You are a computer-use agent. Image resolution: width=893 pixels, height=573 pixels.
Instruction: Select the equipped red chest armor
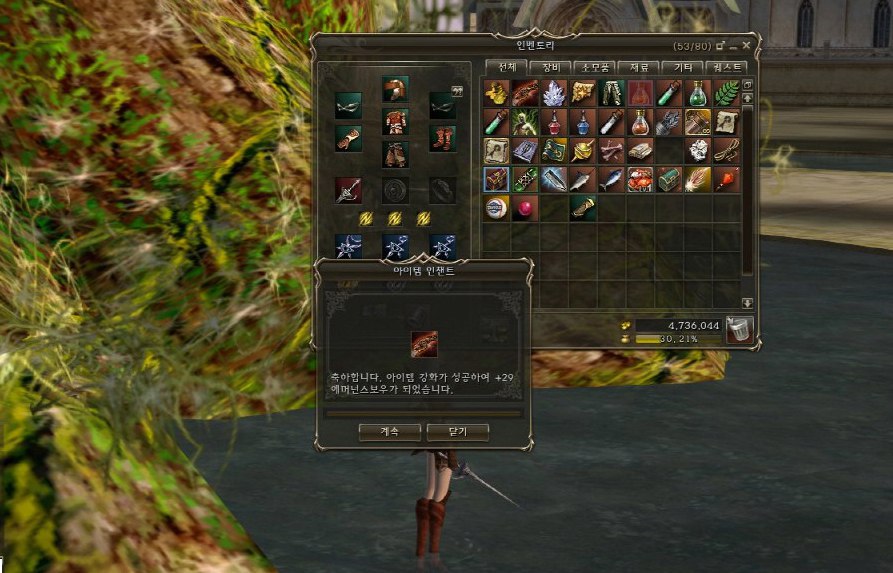[x=395, y=122]
